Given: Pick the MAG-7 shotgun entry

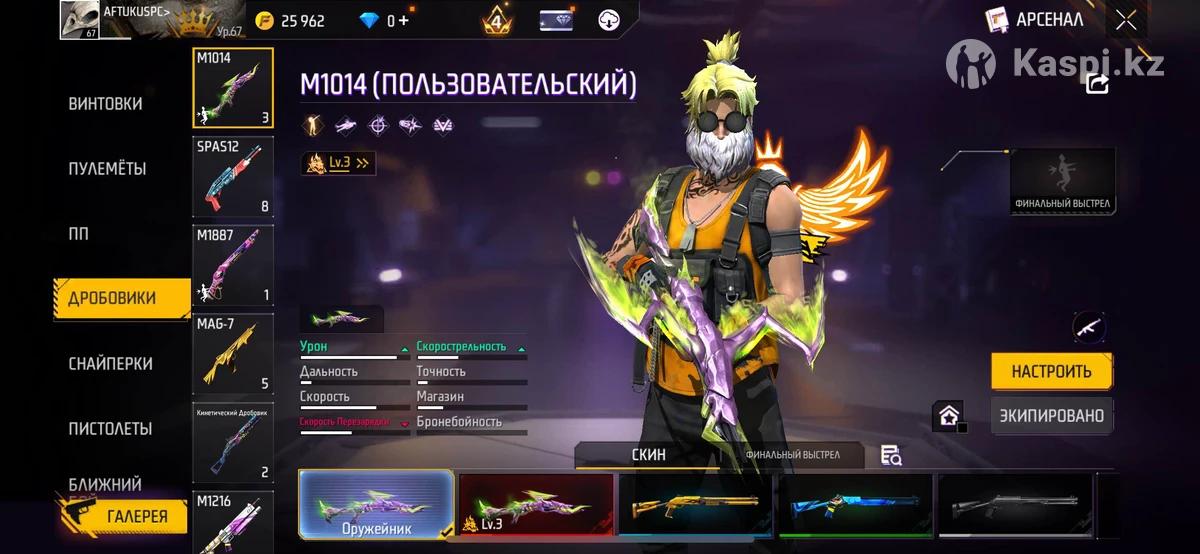Looking at the screenshot, I should 232,353.
